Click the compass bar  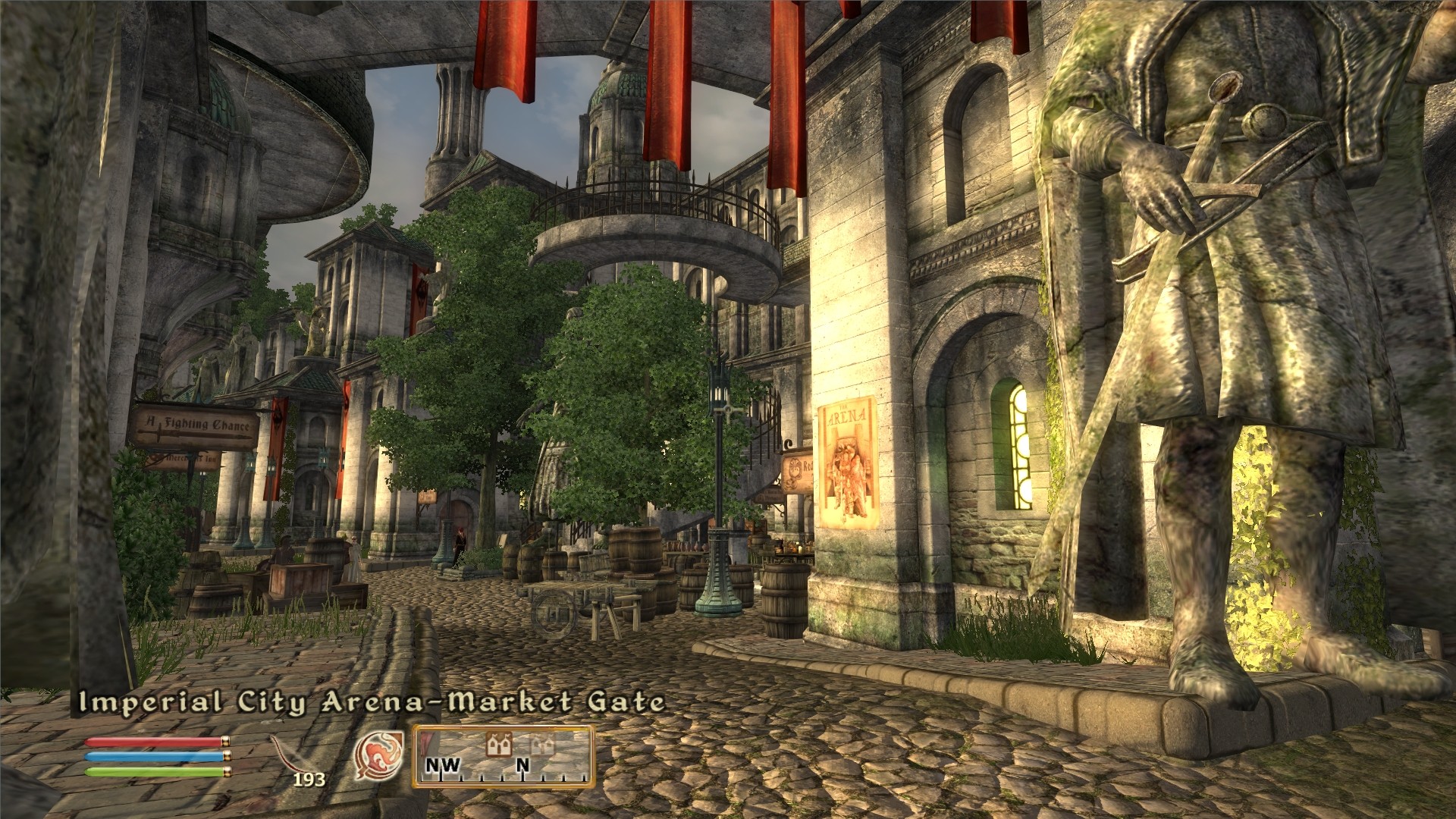coord(503,758)
